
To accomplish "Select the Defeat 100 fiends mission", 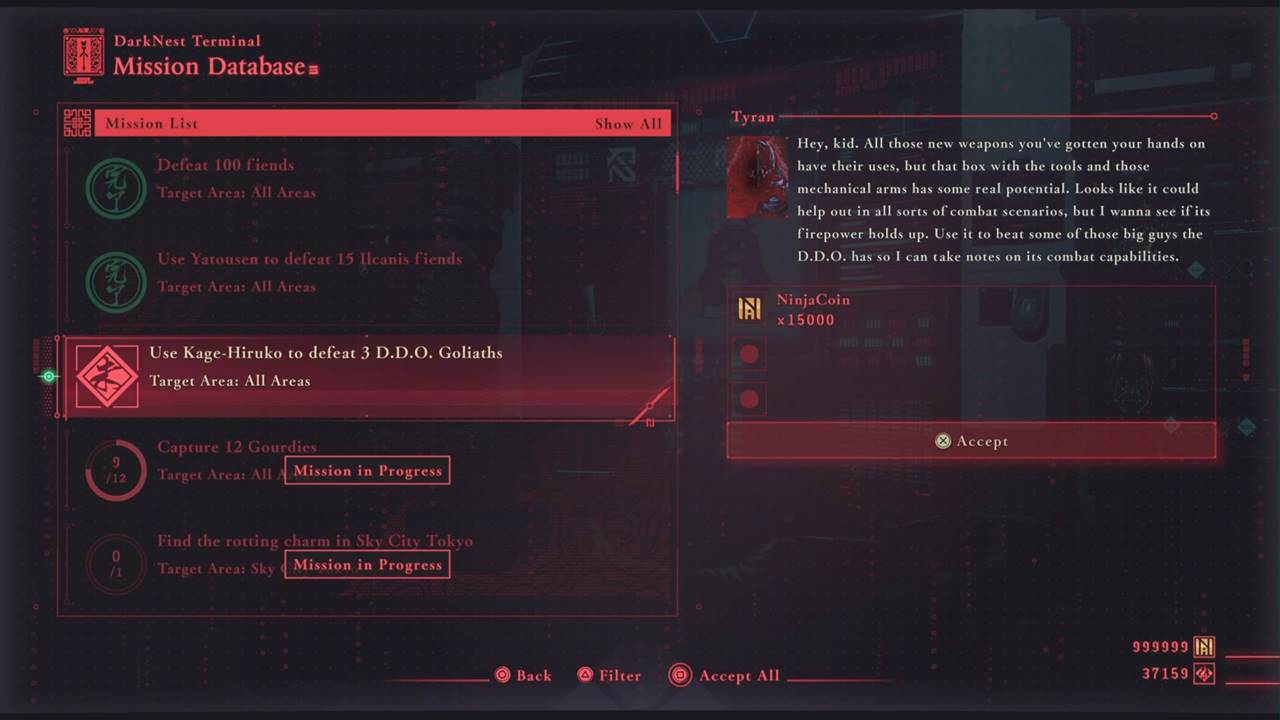I will click(x=365, y=179).
